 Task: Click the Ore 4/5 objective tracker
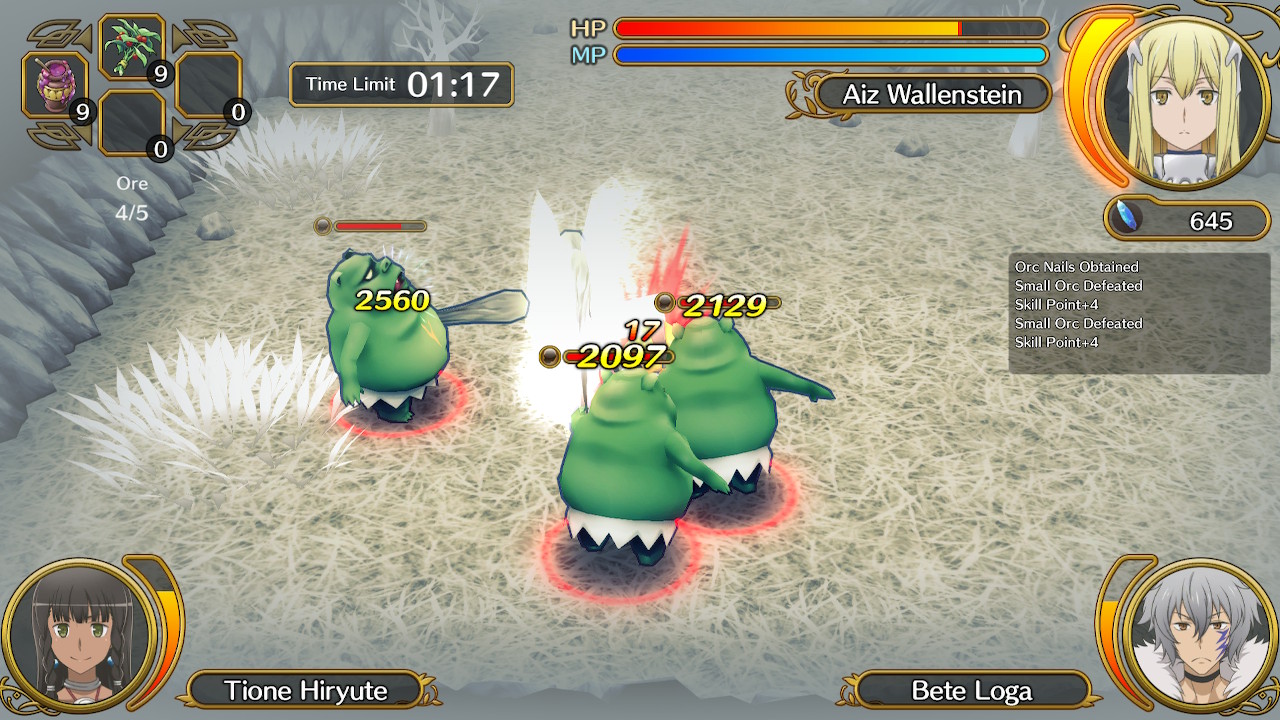[x=132, y=198]
